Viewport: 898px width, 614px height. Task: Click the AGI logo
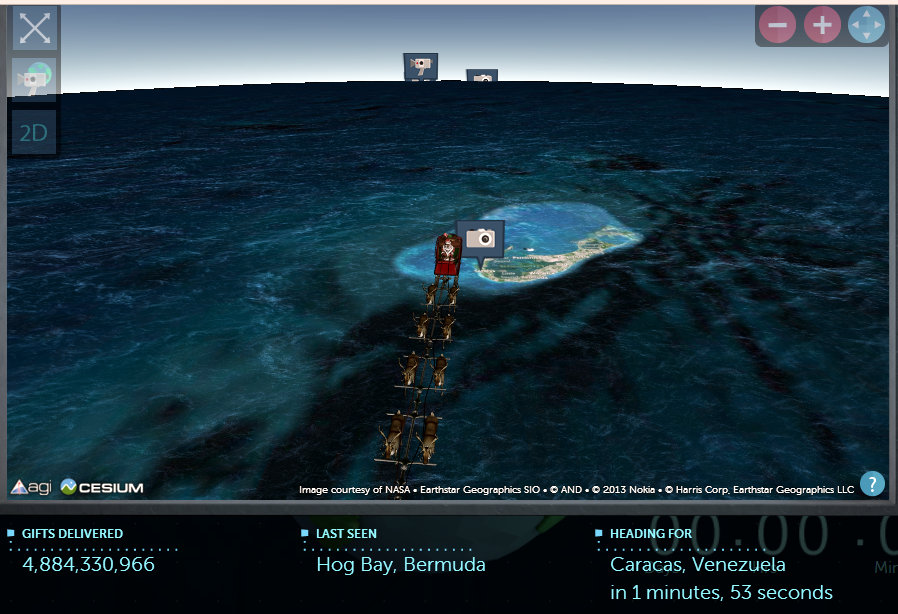click(31, 488)
